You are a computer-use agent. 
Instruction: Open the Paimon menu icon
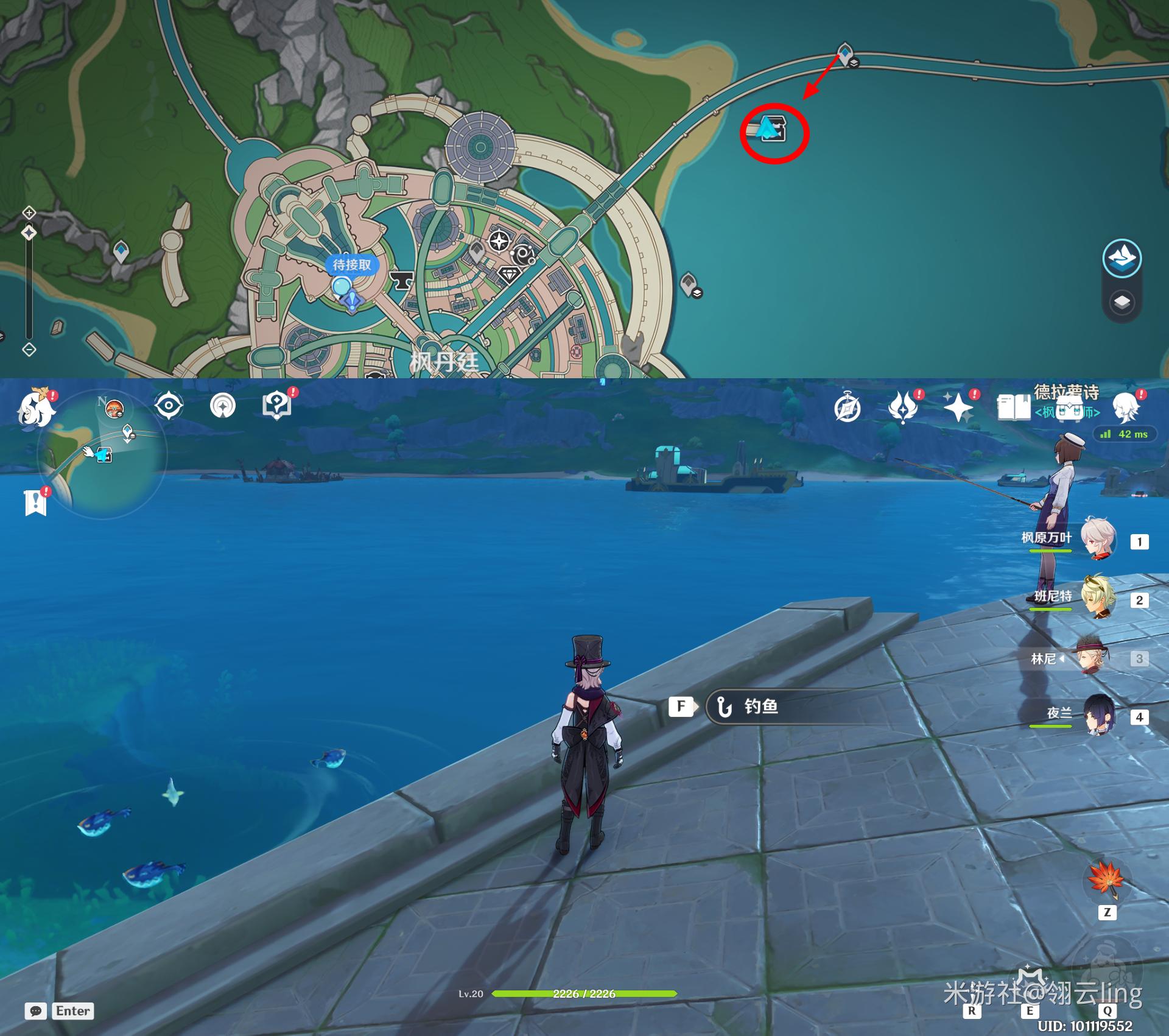pyautogui.click(x=37, y=408)
